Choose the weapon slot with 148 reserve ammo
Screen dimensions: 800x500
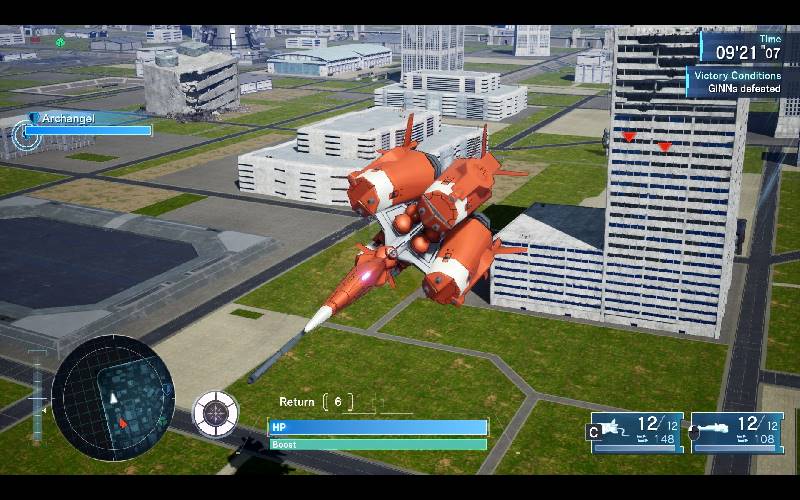click(635, 431)
